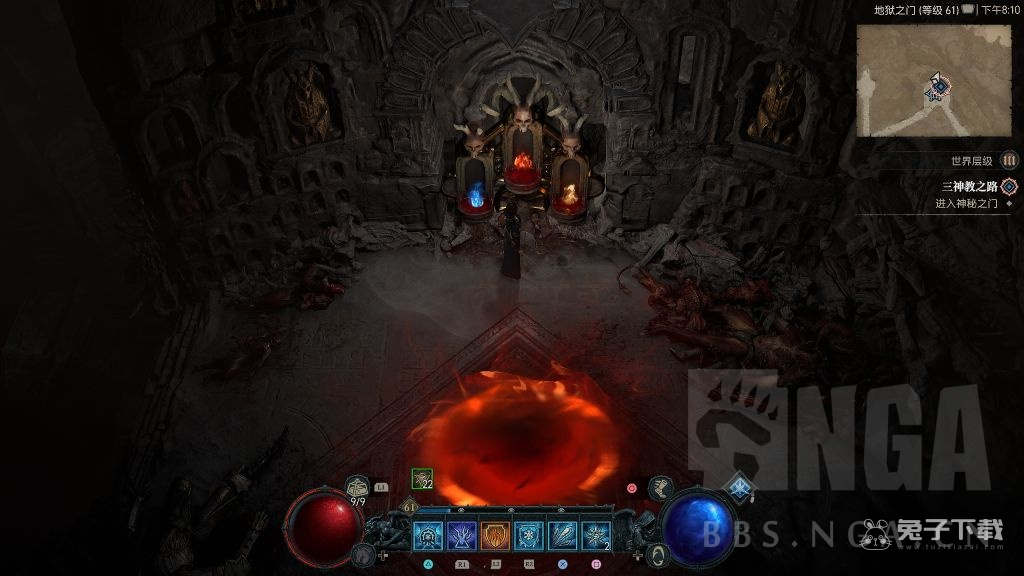Use the healing potion icon showing 9/9
Screen dimensions: 1024x576
point(358,488)
